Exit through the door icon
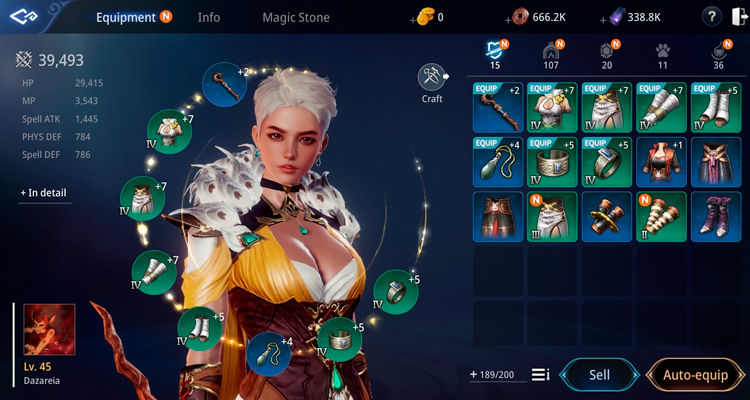Image resolution: width=750 pixels, height=400 pixels. 735,17
